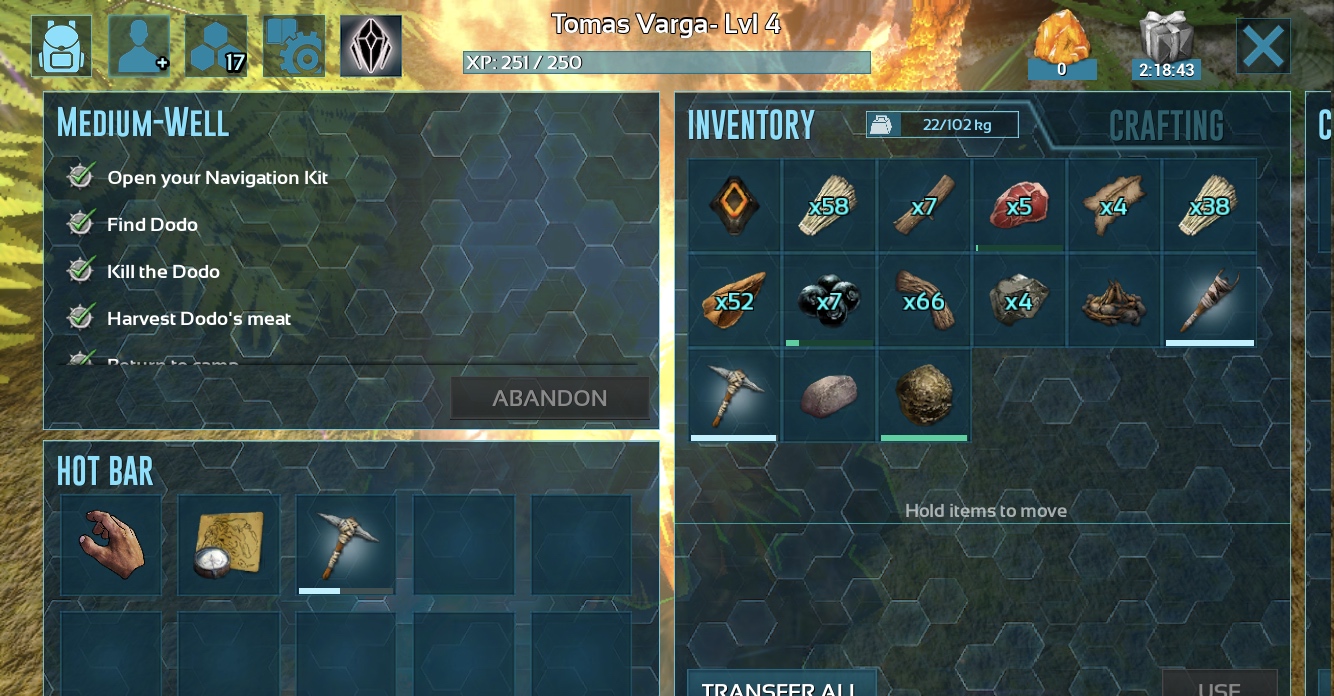Tap the Transfer All button
The image size is (1334, 696).
point(782,687)
